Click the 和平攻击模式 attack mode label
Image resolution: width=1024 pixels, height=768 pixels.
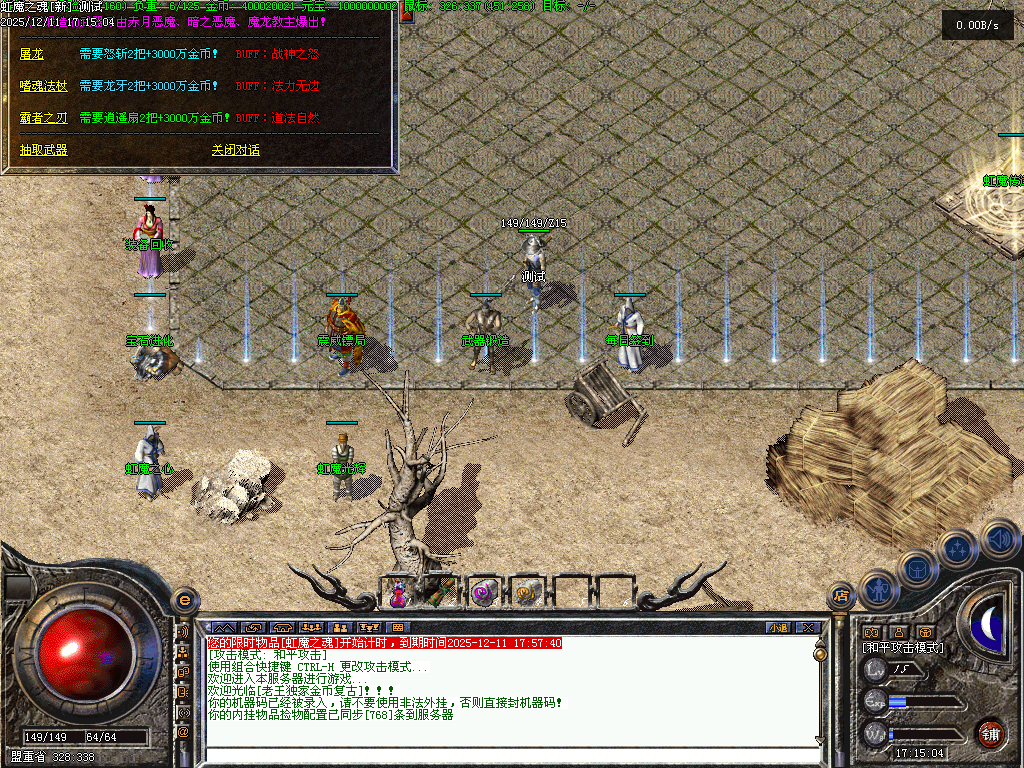click(903, 648)
